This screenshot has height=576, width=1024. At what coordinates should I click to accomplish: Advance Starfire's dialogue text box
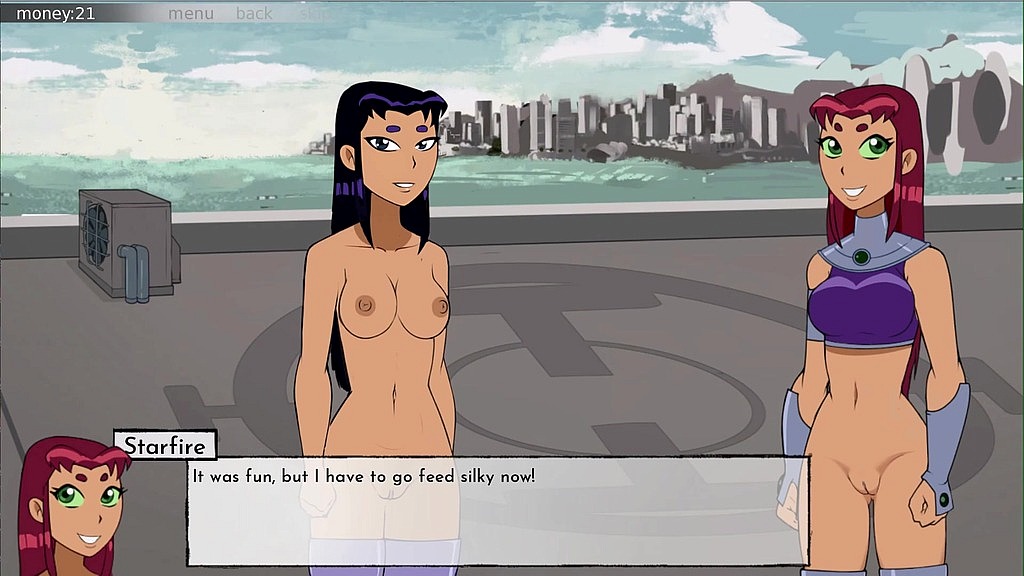point(497,510)
